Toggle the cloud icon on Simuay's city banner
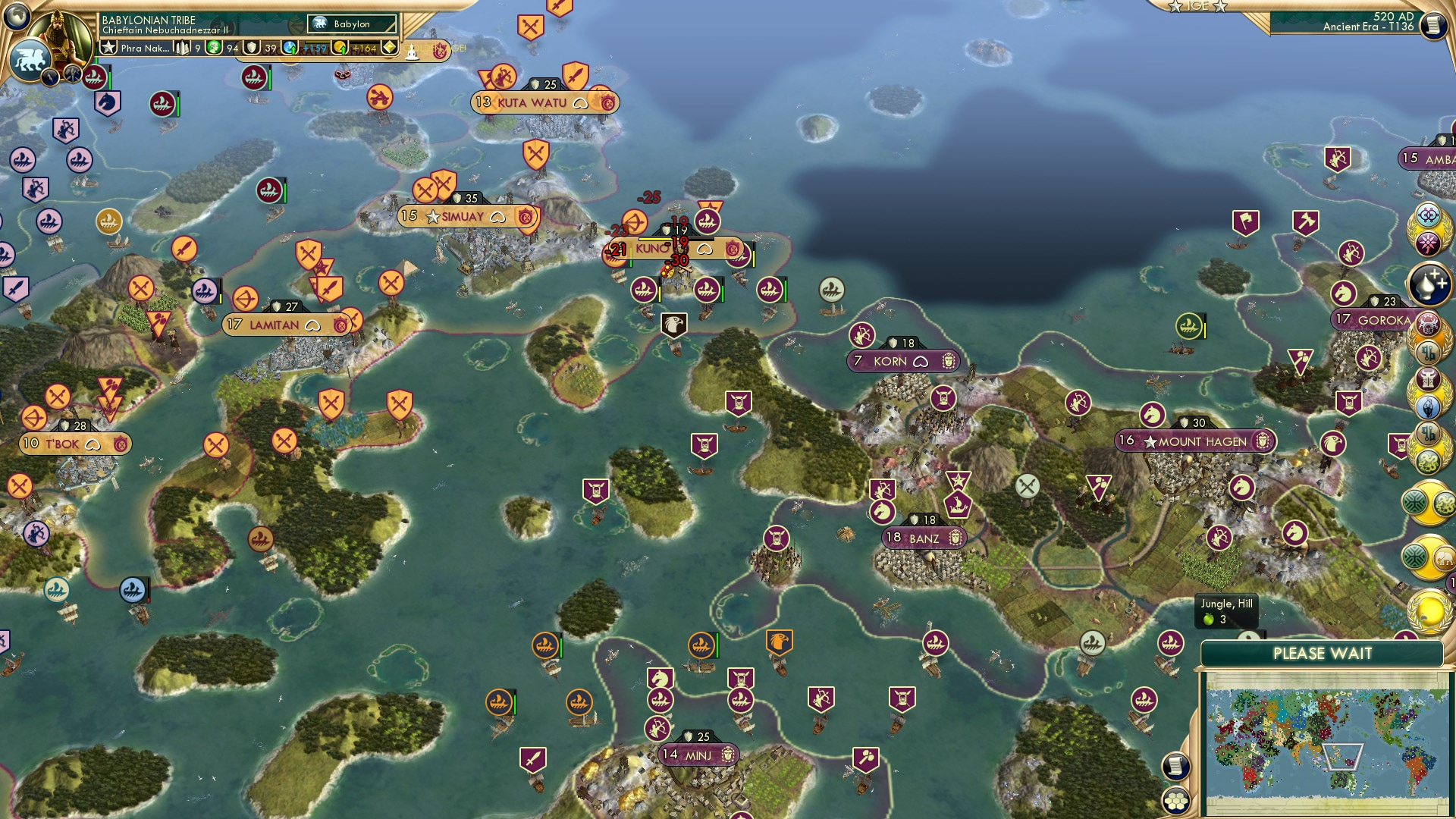Viewport: 1456px width, 819px height. pyautogui.click(x=498, y=217)
